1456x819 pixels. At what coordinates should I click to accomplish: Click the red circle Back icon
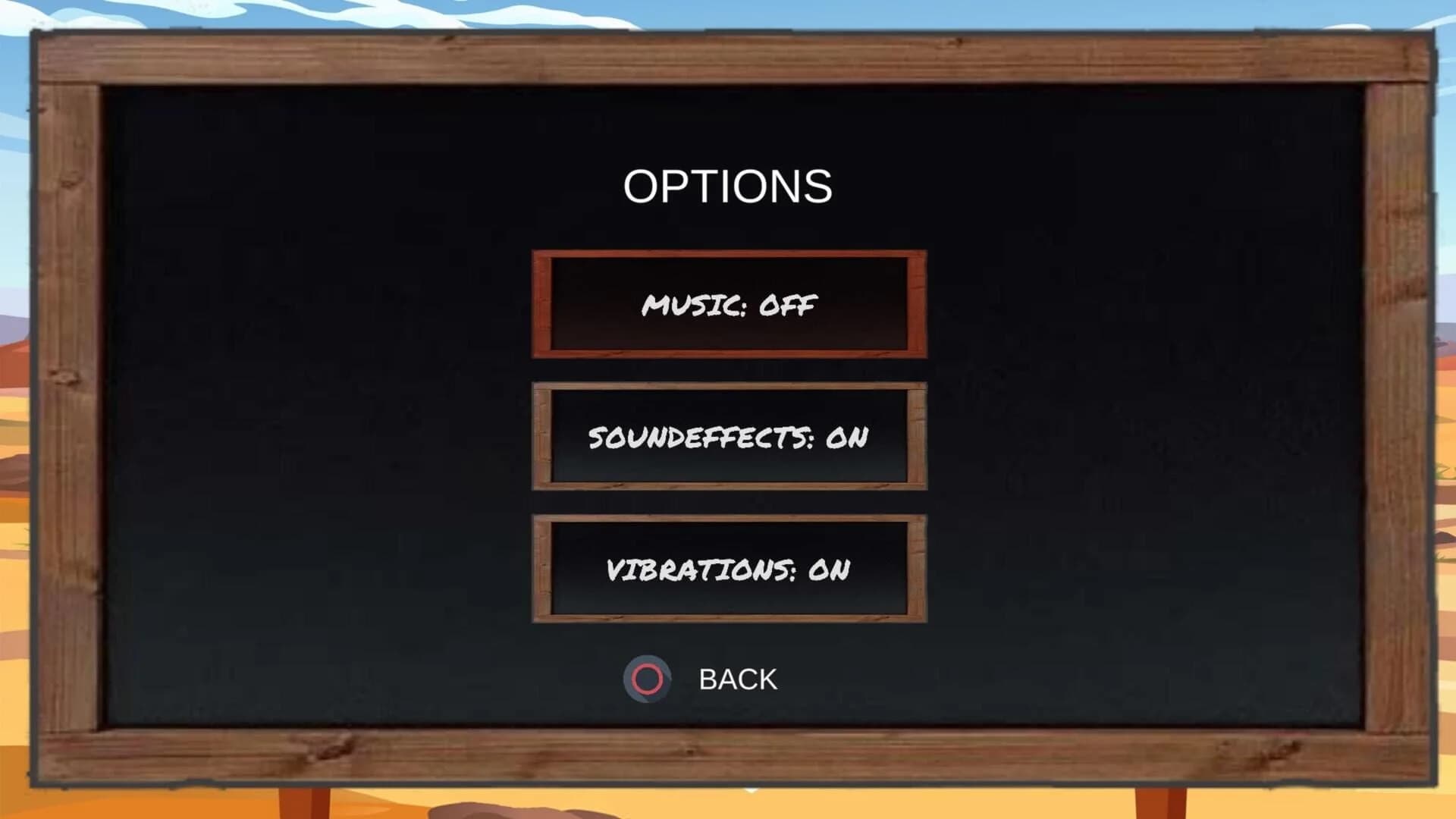[x=646, y=677]
